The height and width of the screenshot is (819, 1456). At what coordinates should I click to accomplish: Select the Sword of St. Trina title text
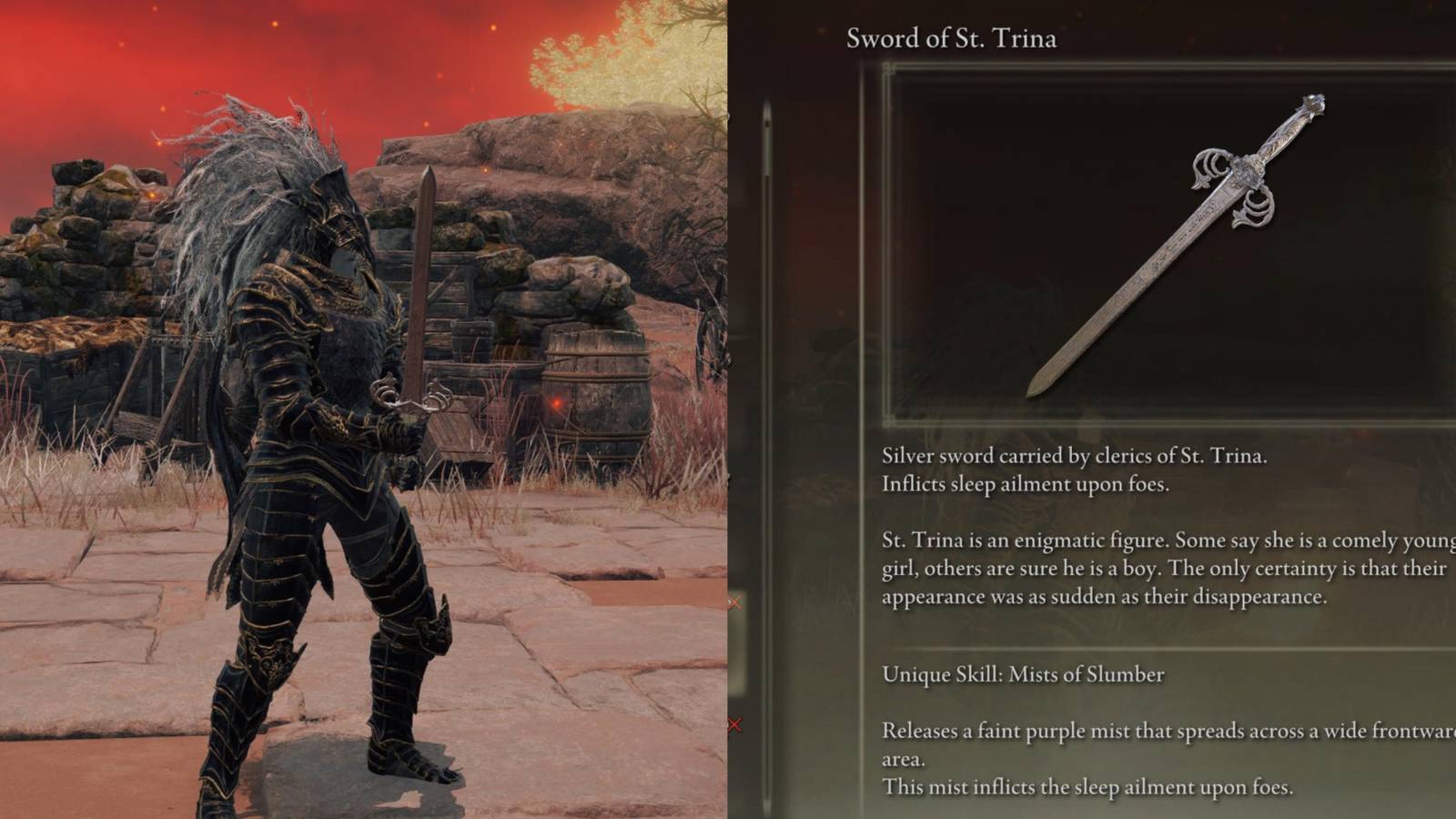click(950, 38)
